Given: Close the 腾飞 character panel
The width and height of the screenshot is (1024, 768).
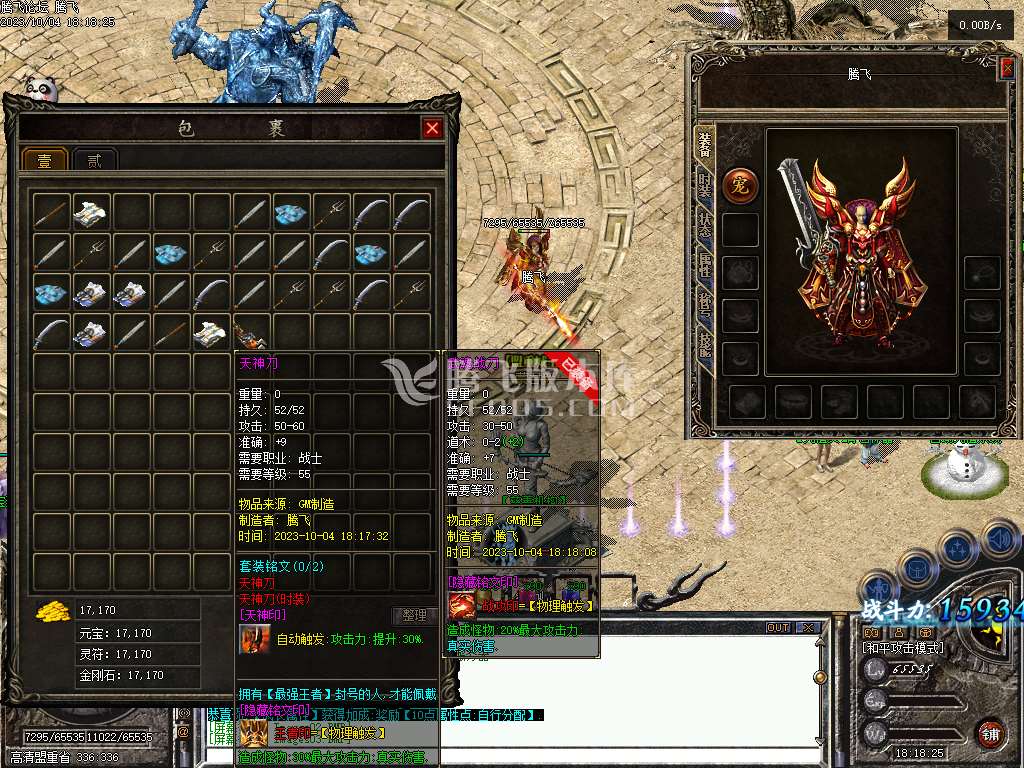Looking at the screenshot, I should point(1006,67).
